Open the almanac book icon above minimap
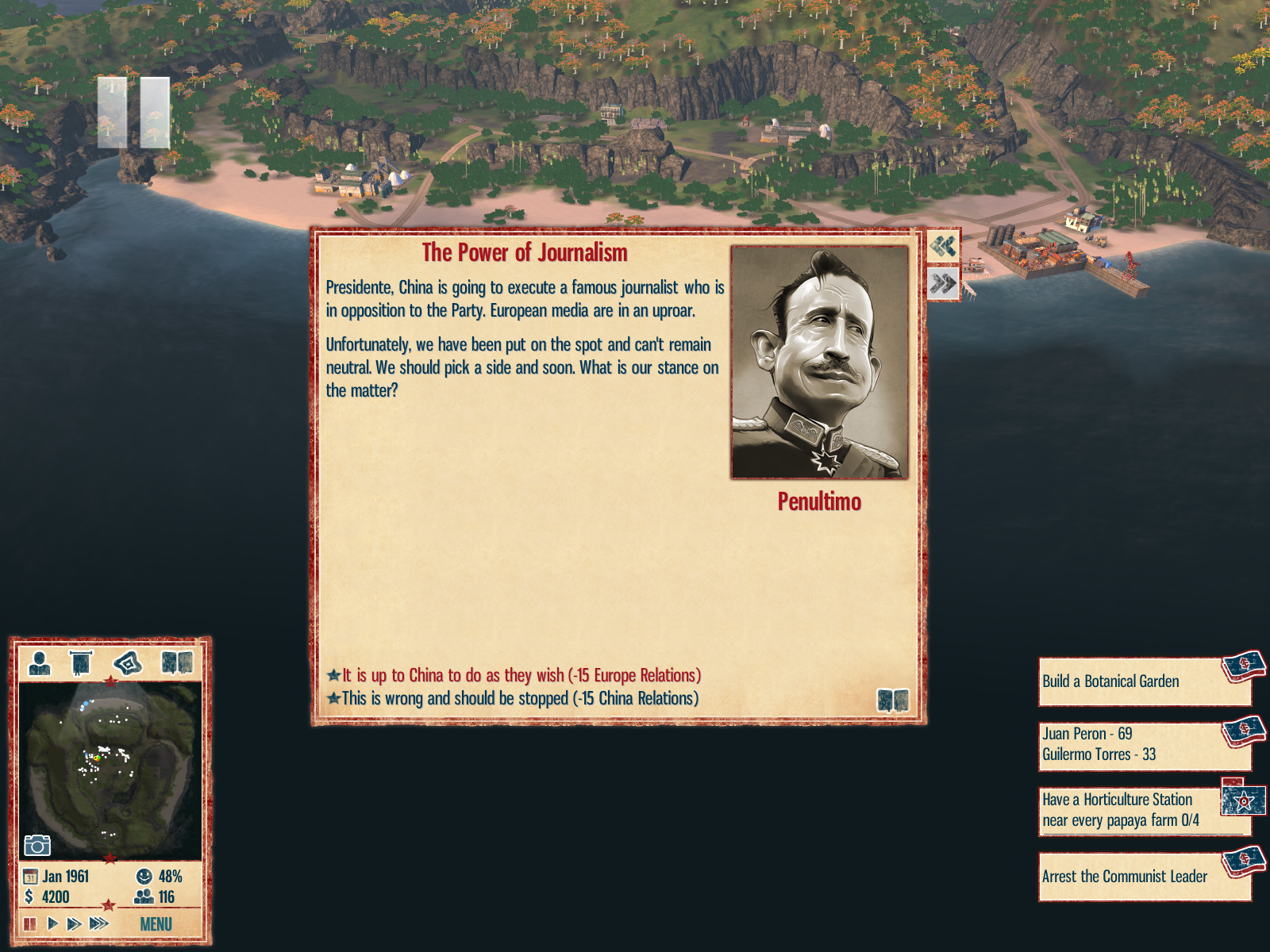Viewport: 1270px width, 952px height. (177, 662)
